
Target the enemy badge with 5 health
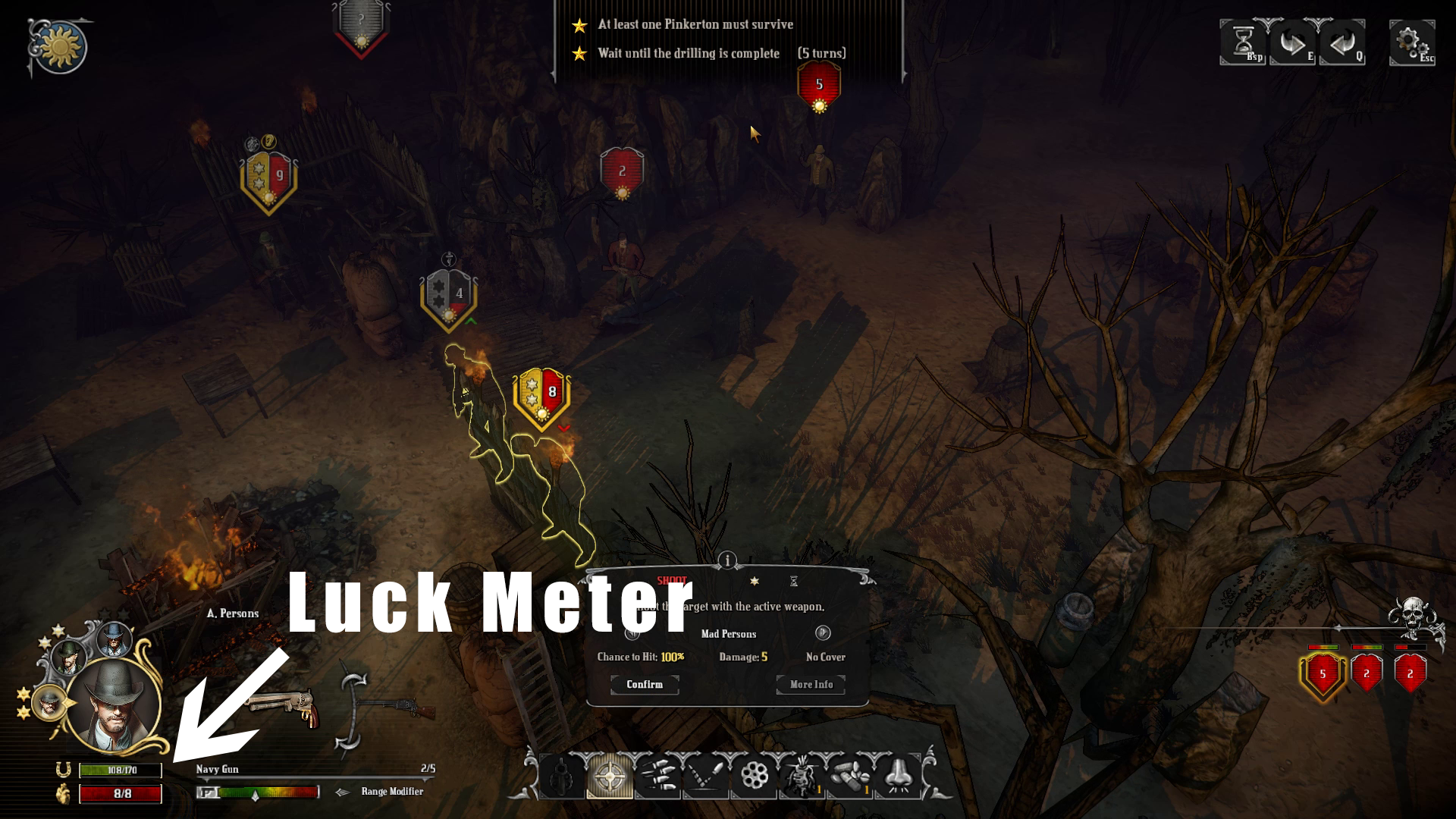(x=819, y=85)
